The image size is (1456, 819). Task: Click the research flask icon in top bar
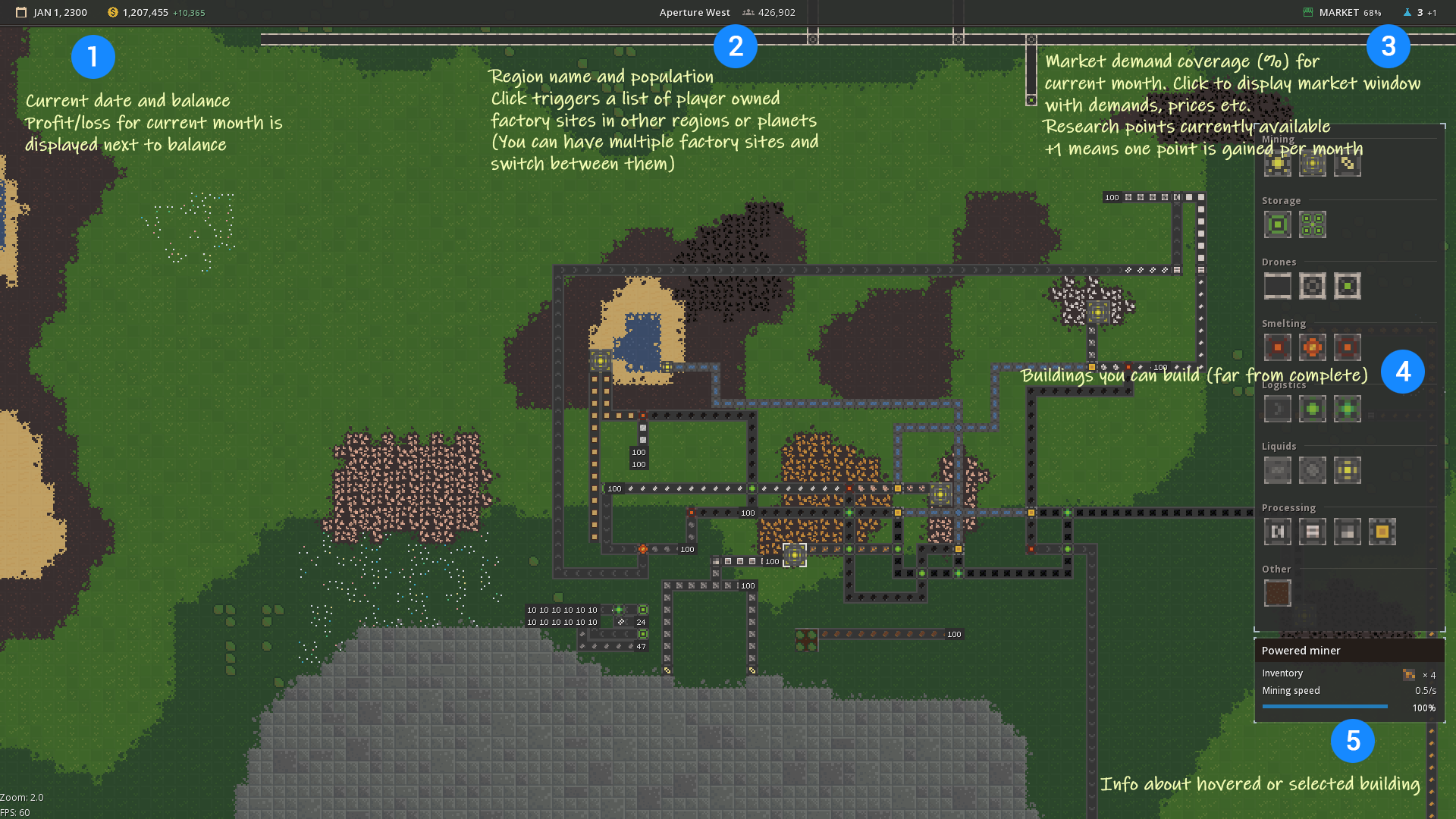1407,12
